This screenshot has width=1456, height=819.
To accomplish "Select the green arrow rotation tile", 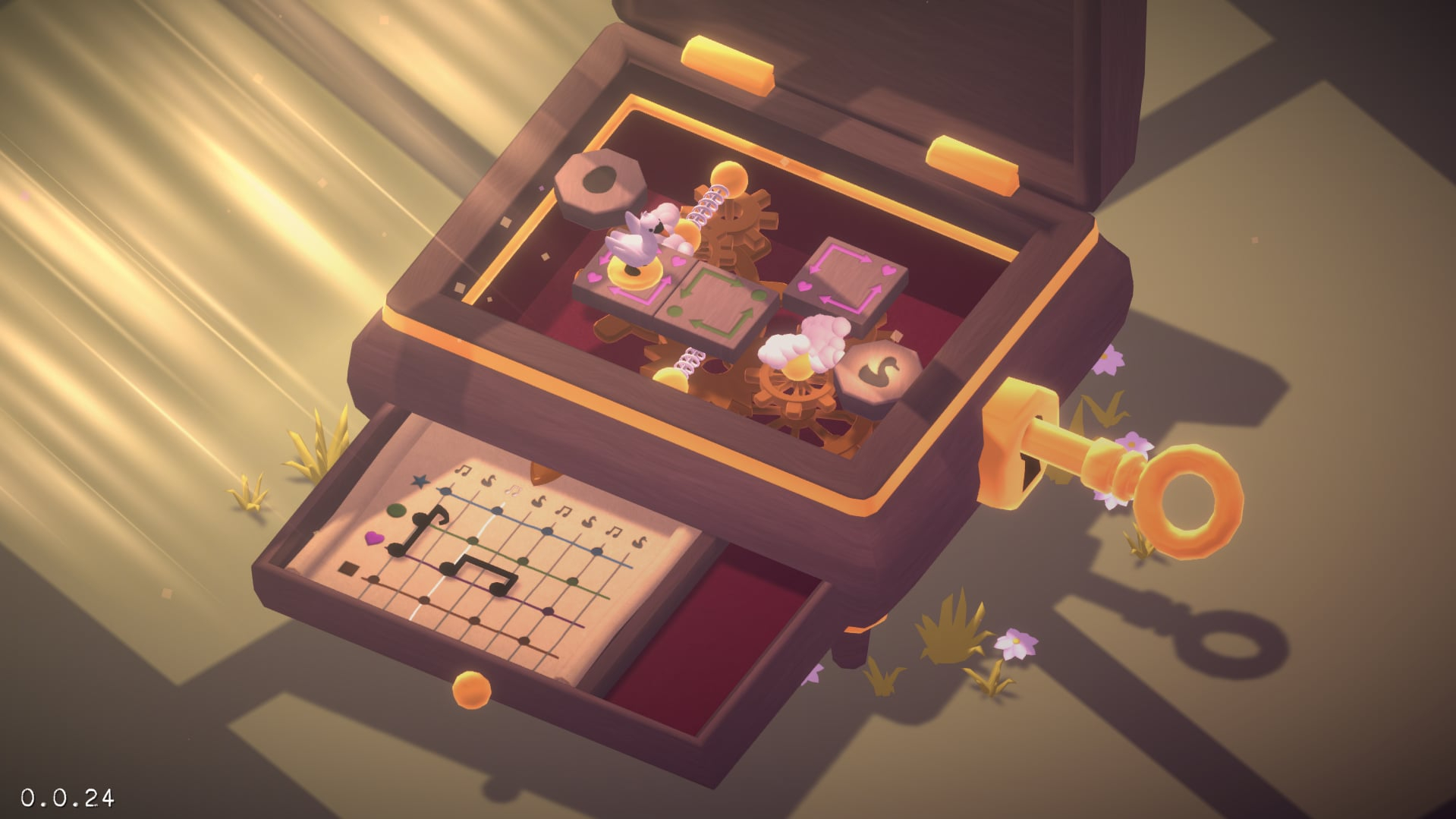I will (x=716, y=304).
